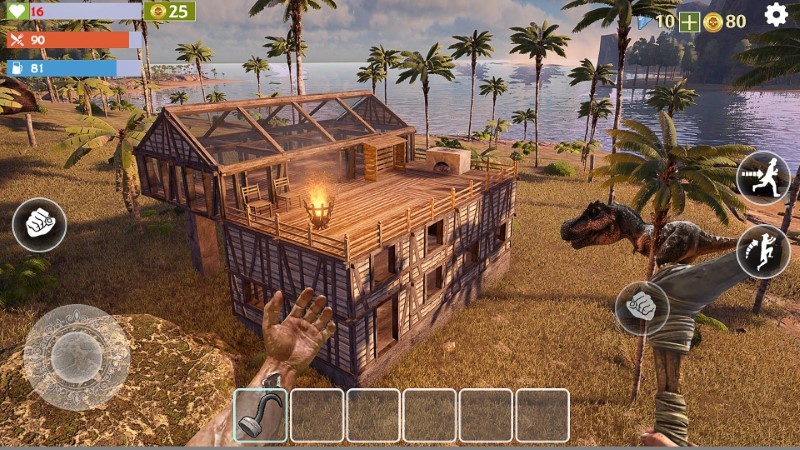Select the hook item hotbar slot
Image resolution: width=800 pixels, height=450 pixels.
click(x=261, y=415)
